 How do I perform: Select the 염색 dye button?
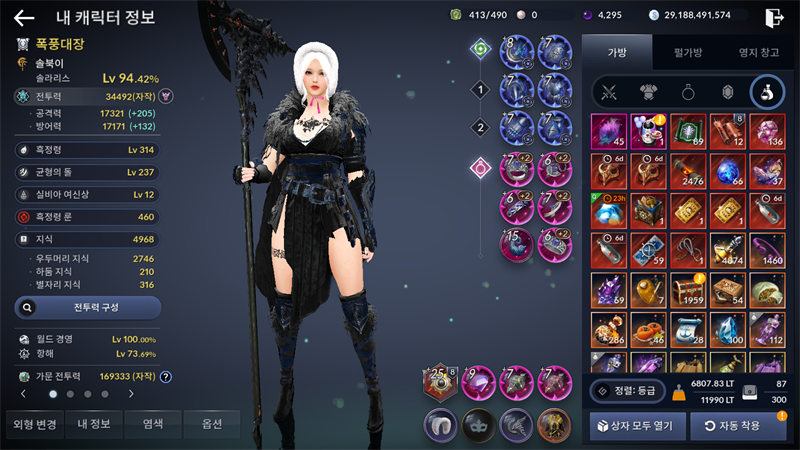point(153,424)
